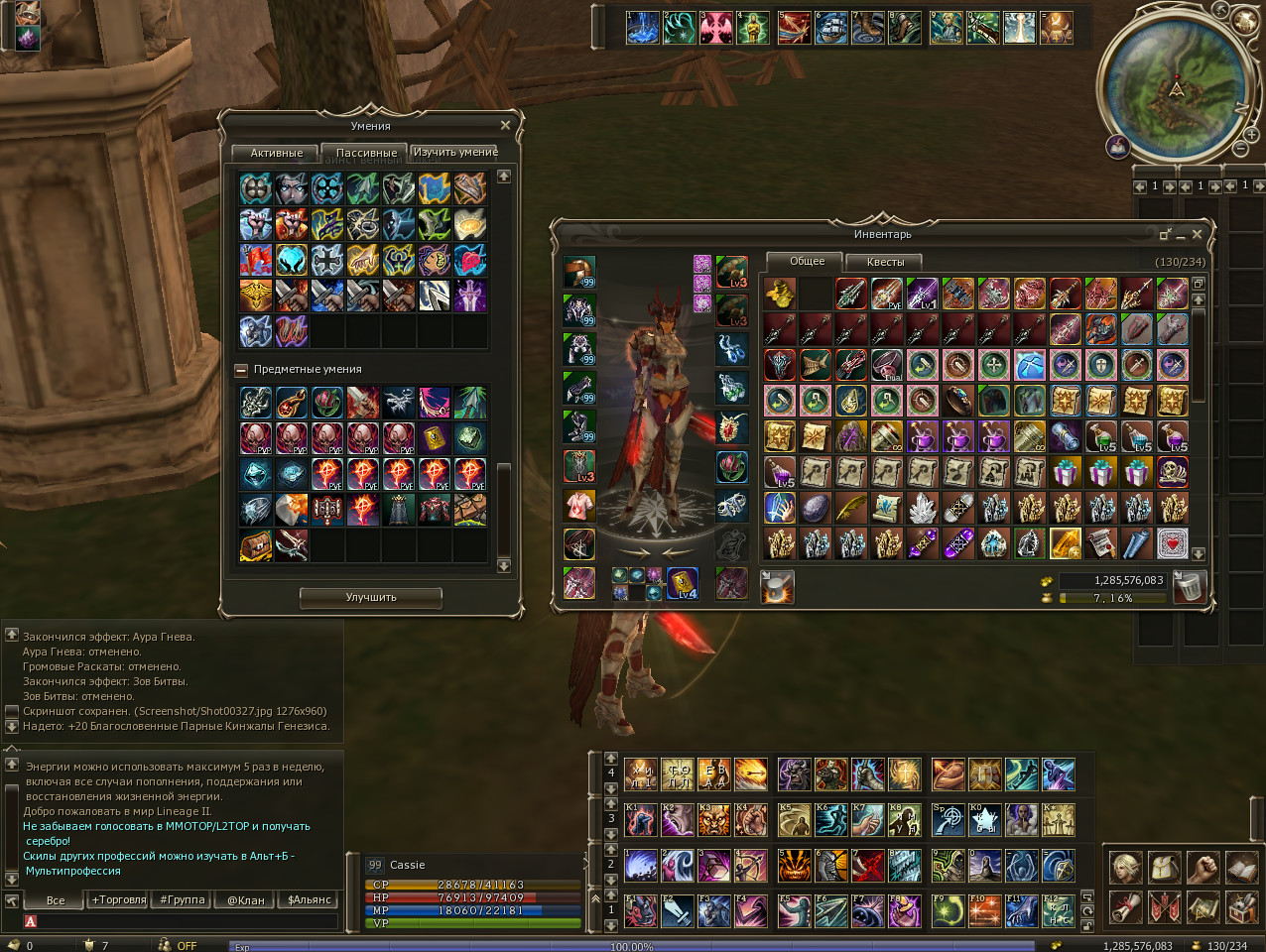
Task: Select the gold ingots inventory item
Action: pyautogui.click(x=780, y=293)
